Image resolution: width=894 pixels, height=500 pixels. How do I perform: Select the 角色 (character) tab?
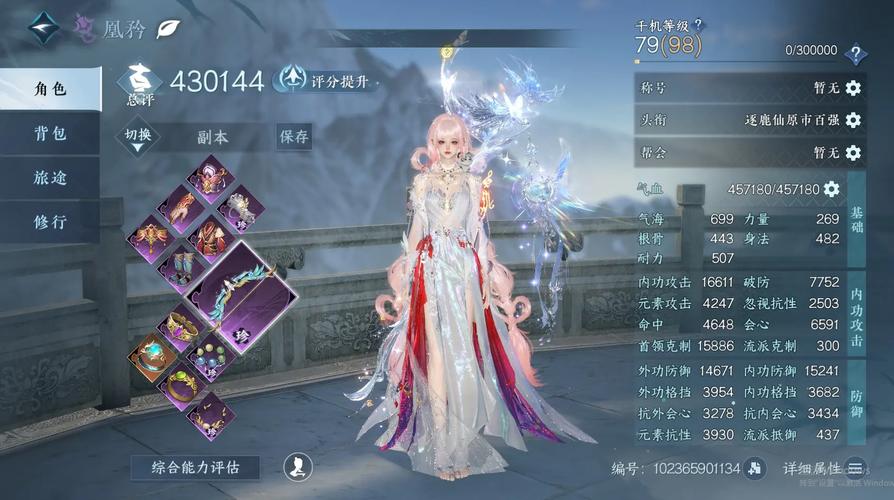50,89
